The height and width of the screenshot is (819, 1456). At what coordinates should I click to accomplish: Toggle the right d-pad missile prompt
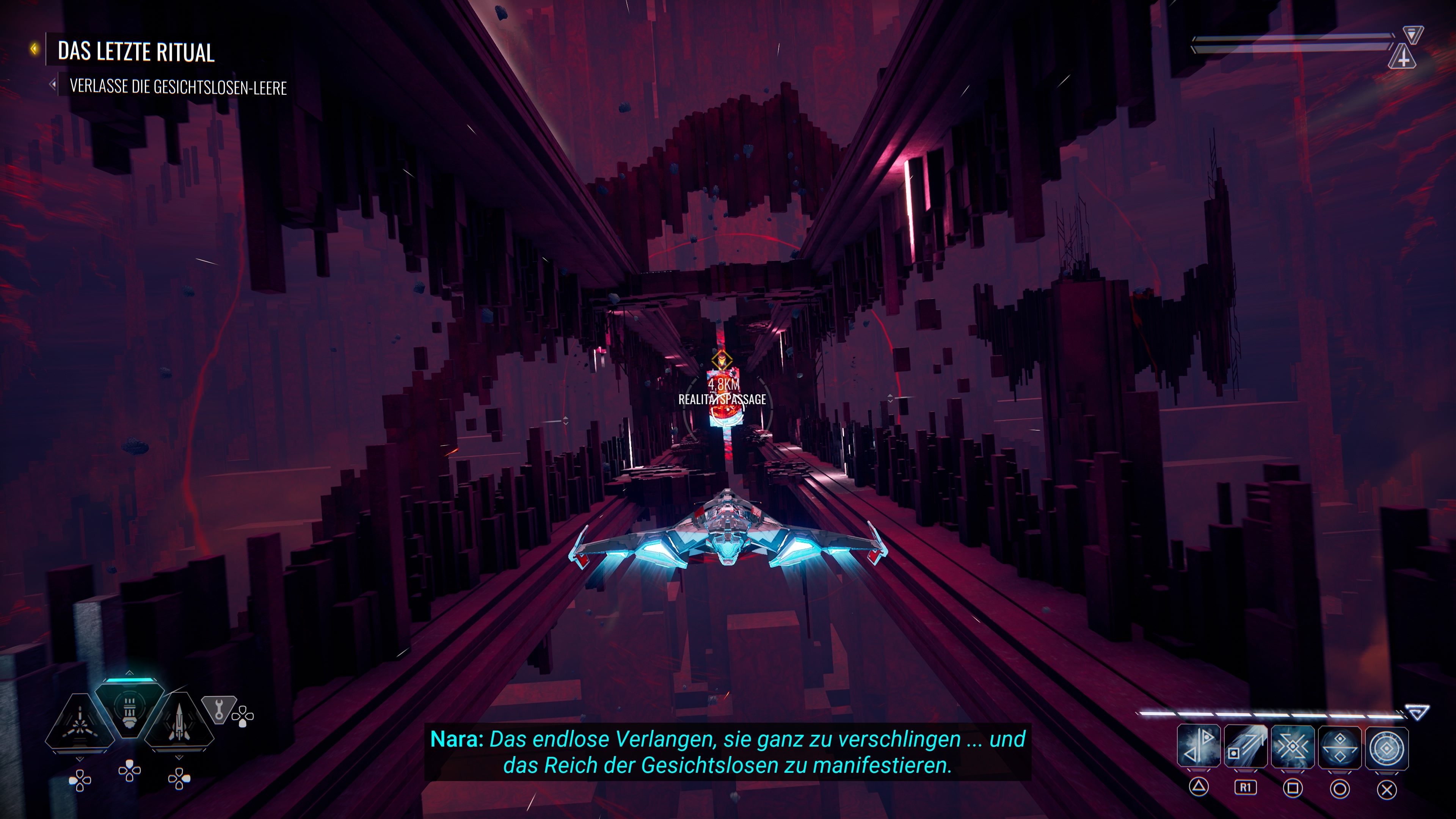coord(180,779)
